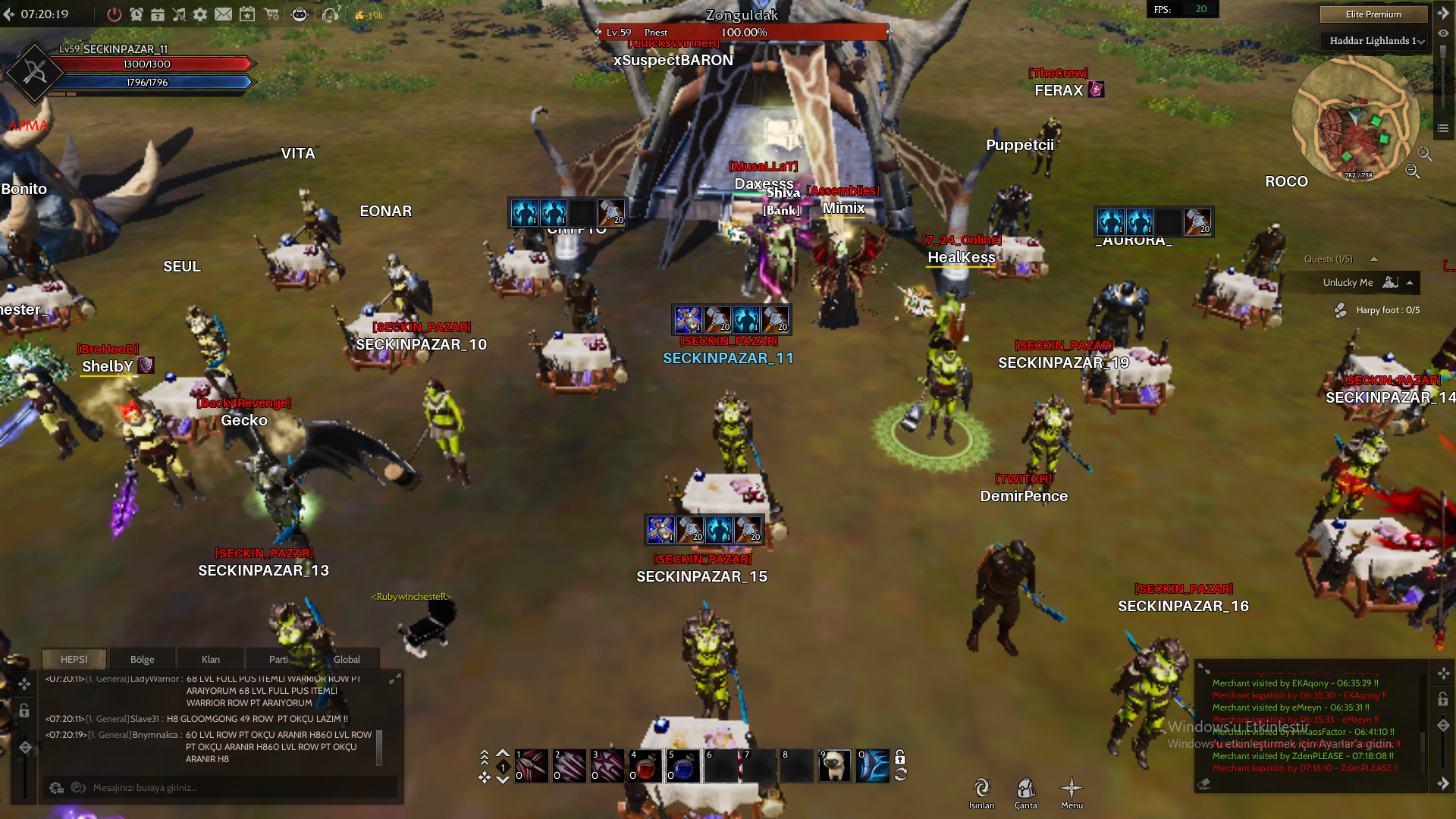Open the mail envelope icon
This screenshot has height=819, width=1456.
(x=223, y=14)
